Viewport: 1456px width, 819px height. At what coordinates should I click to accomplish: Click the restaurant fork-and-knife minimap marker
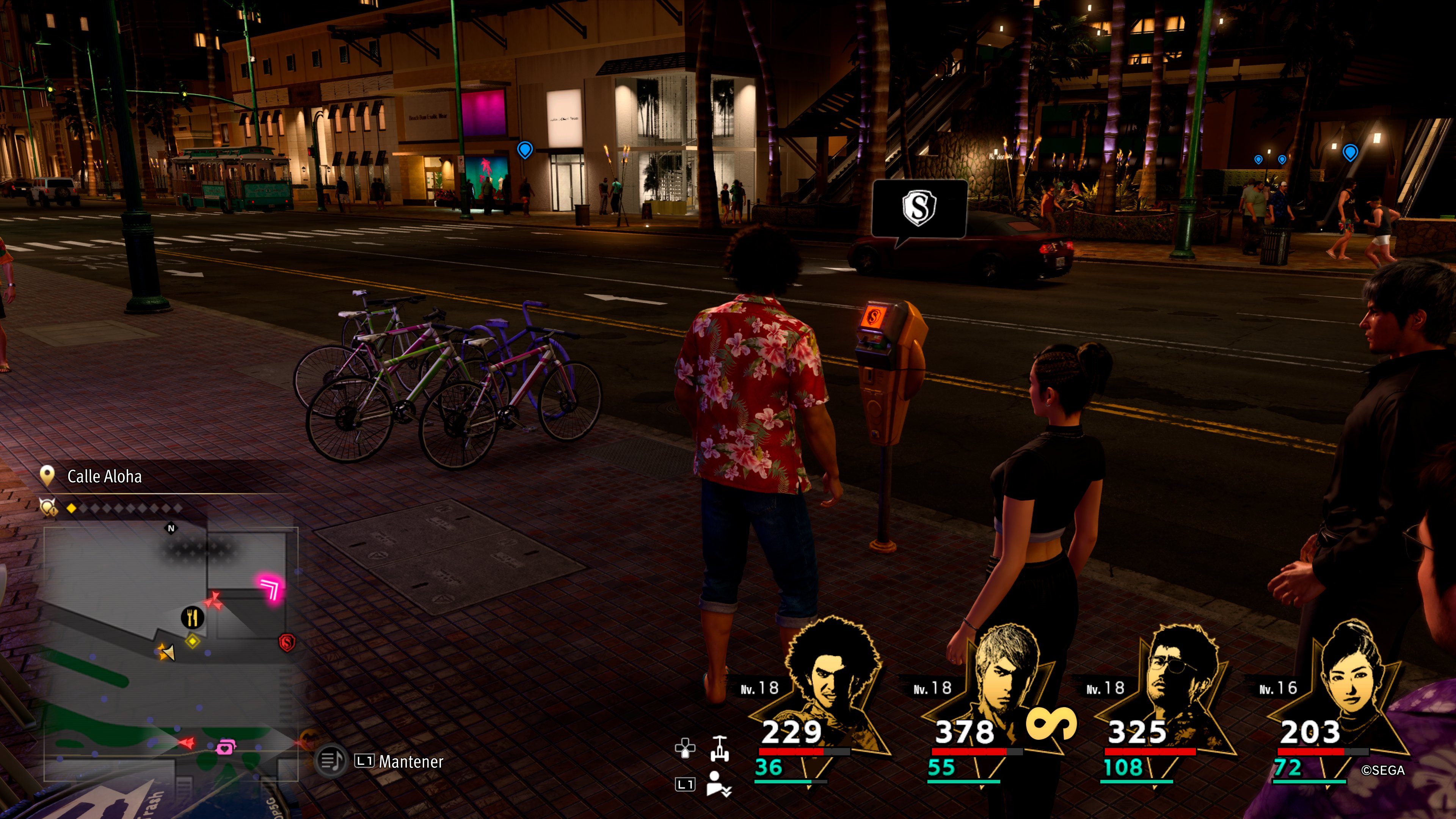[192, 617]
